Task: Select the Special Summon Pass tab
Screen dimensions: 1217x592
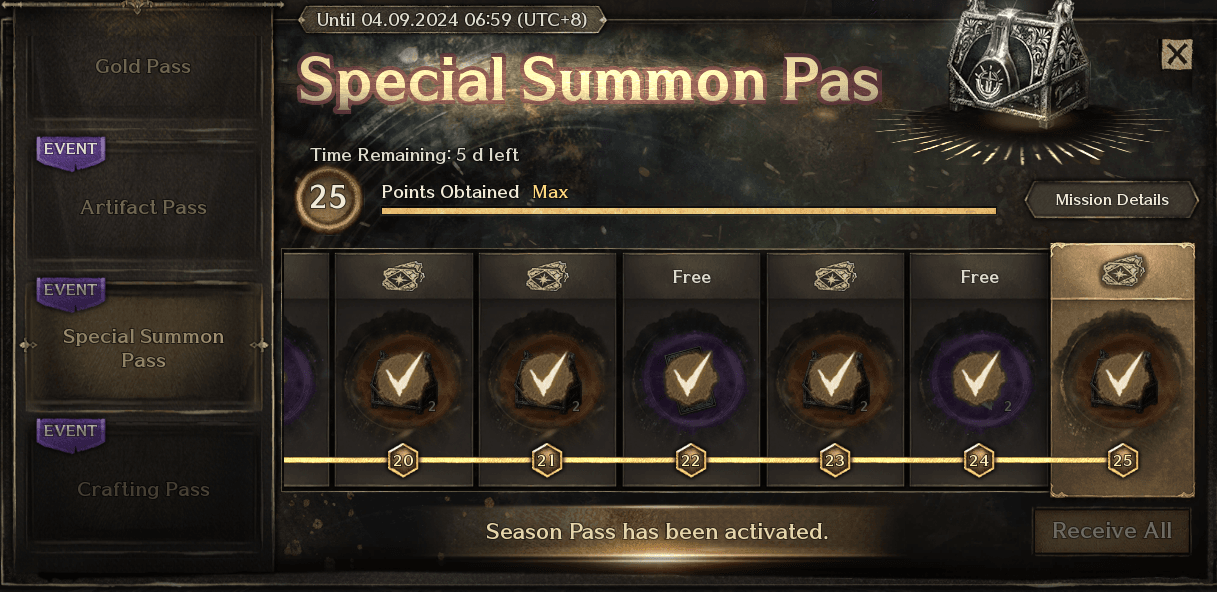Action: tap(143, 348)
